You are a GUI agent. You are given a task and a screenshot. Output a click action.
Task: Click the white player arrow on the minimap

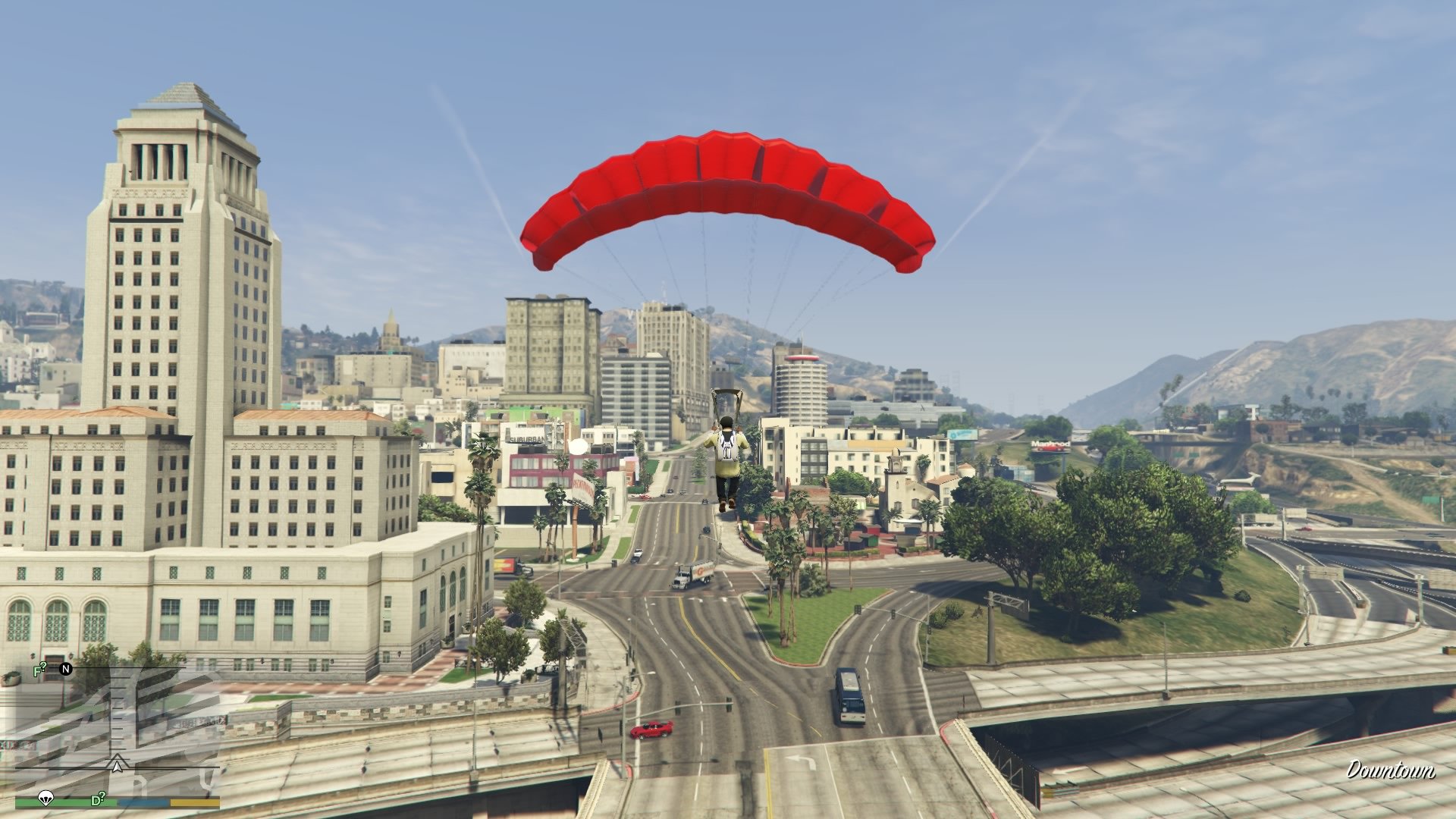118,768
